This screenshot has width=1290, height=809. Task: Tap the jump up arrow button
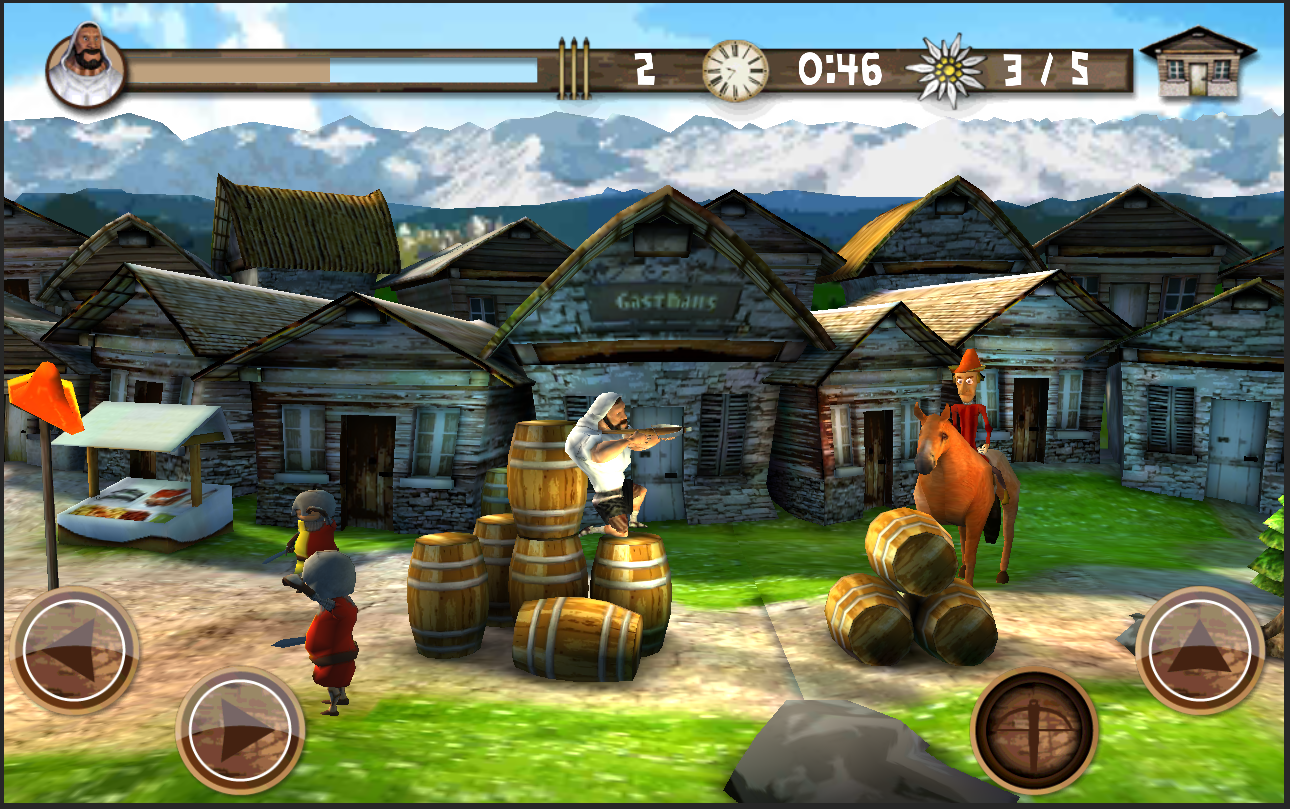pos(1200,650)
